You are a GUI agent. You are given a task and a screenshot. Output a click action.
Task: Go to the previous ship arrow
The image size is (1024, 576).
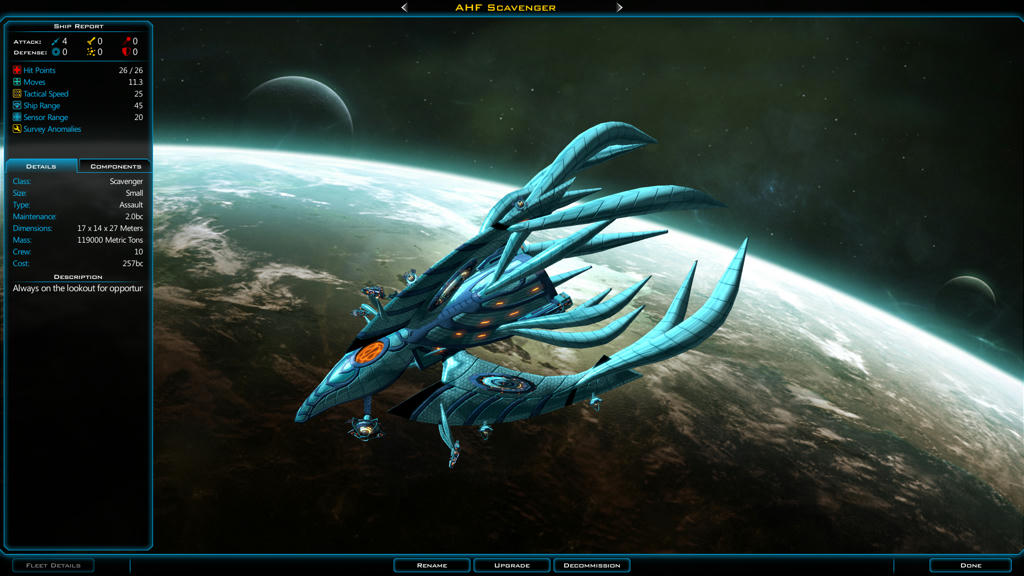coord(404,7)
